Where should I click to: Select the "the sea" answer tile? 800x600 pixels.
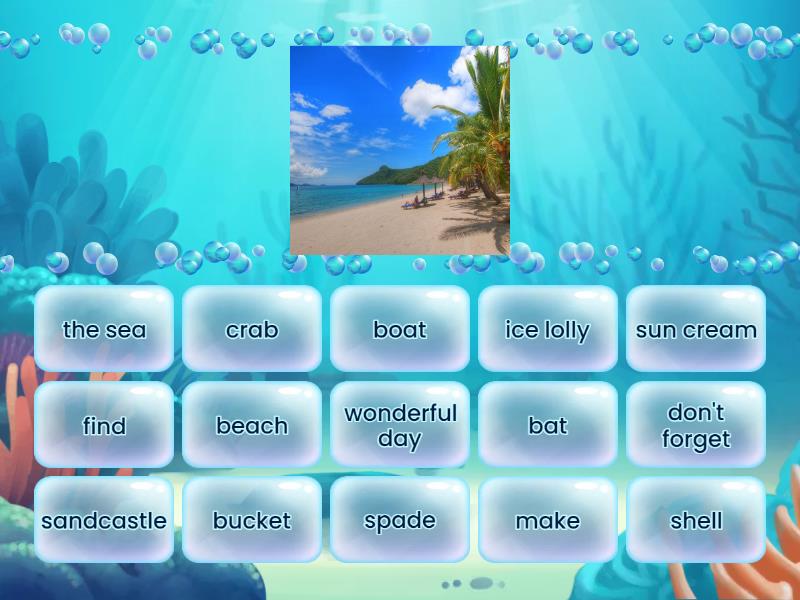coord(104,329)
